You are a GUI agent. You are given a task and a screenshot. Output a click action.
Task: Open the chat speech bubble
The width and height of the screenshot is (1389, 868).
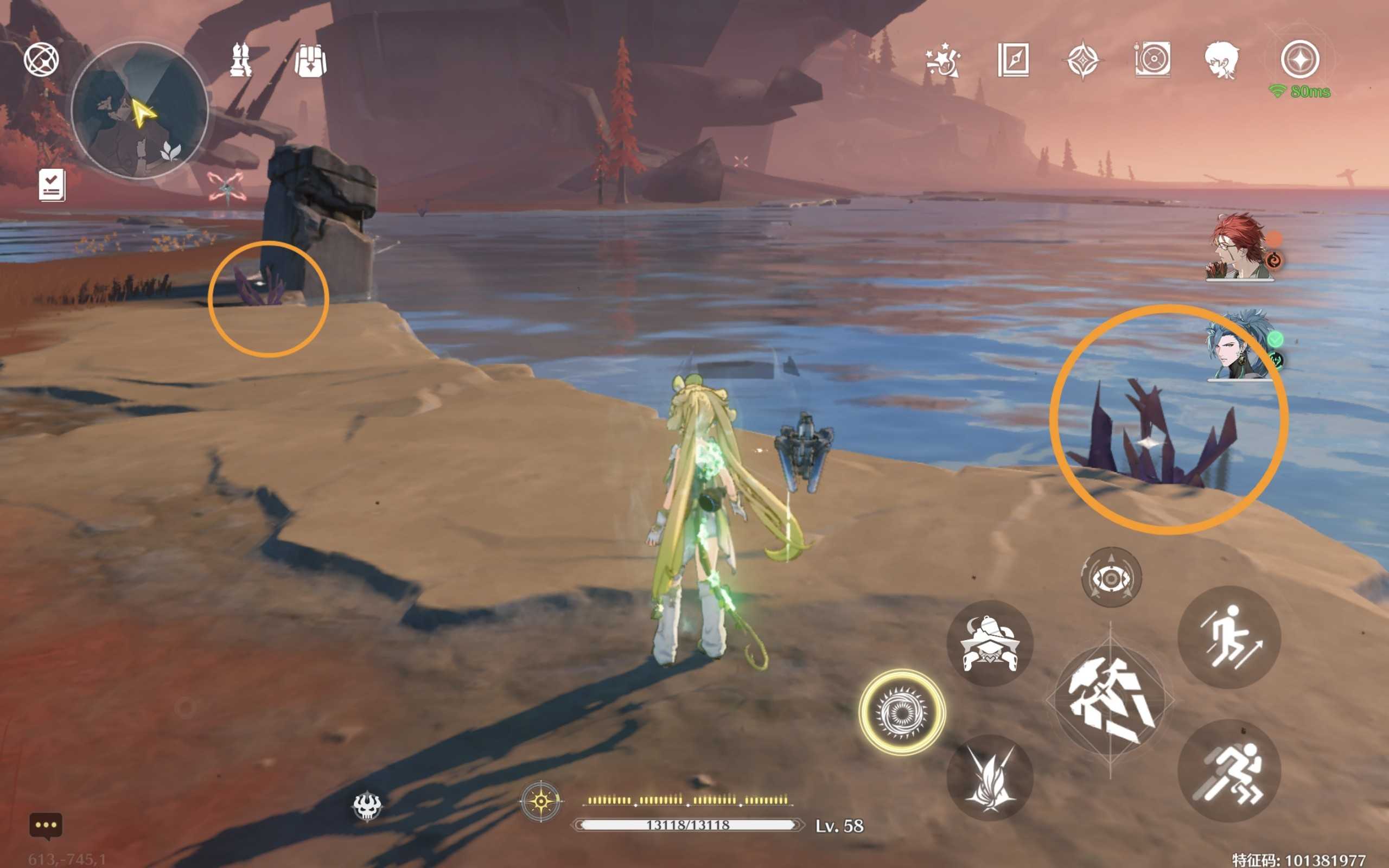pos(46,826)
